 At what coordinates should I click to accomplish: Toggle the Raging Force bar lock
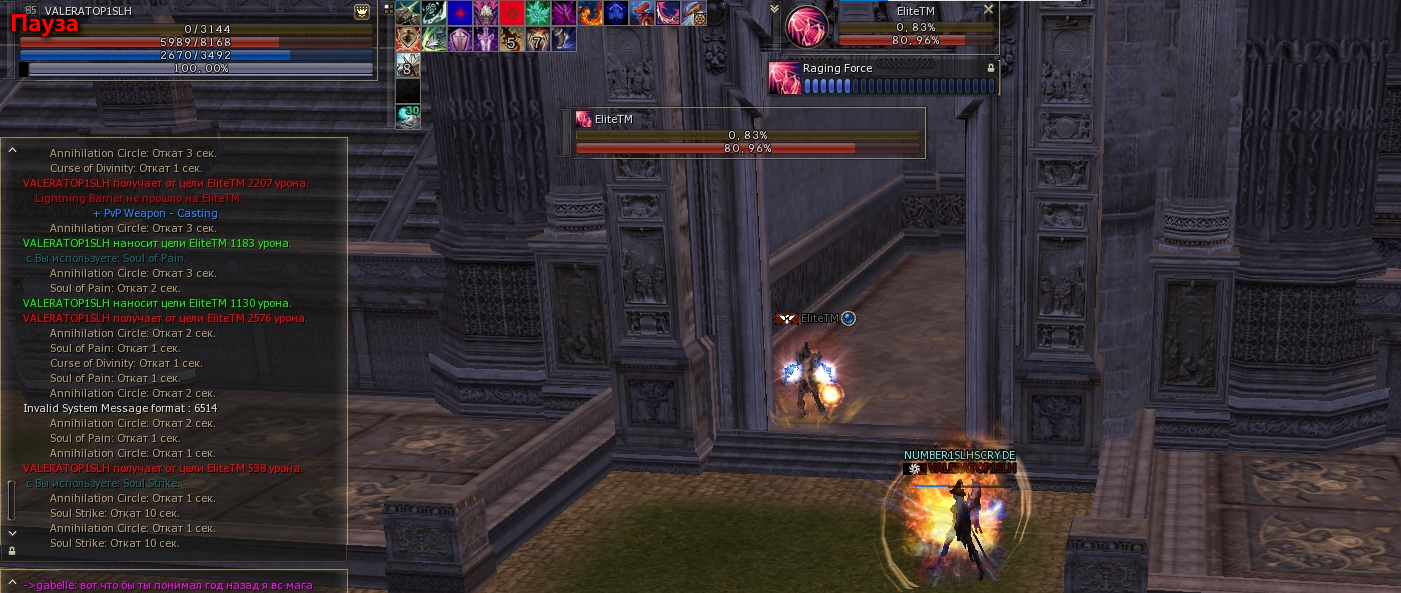[x=990, y=68]
